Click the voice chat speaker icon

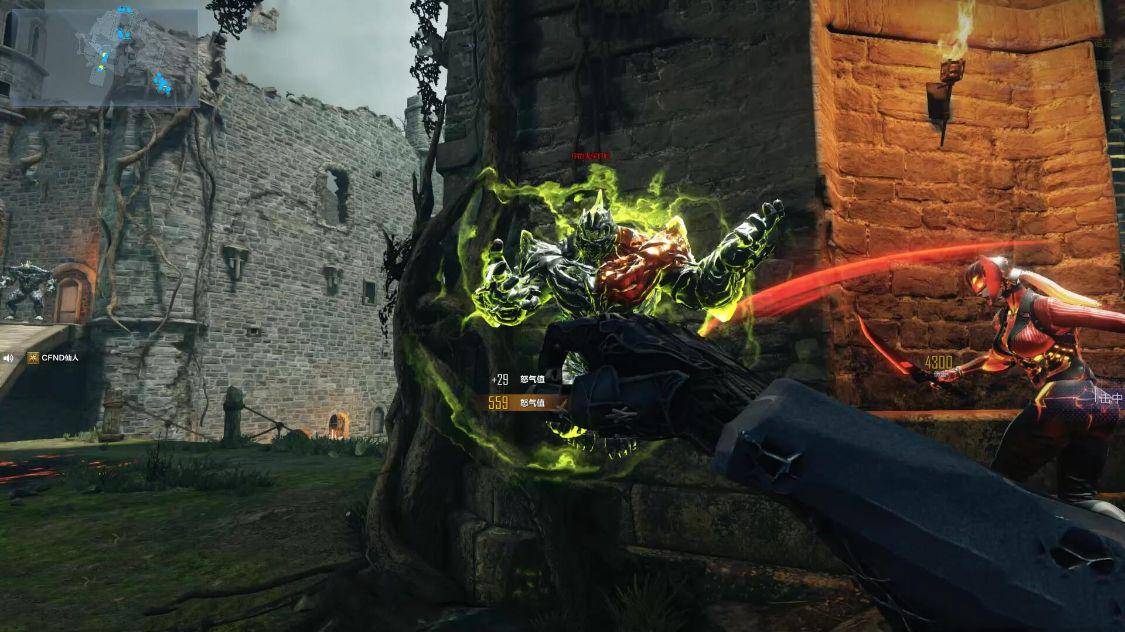[8, 357]
